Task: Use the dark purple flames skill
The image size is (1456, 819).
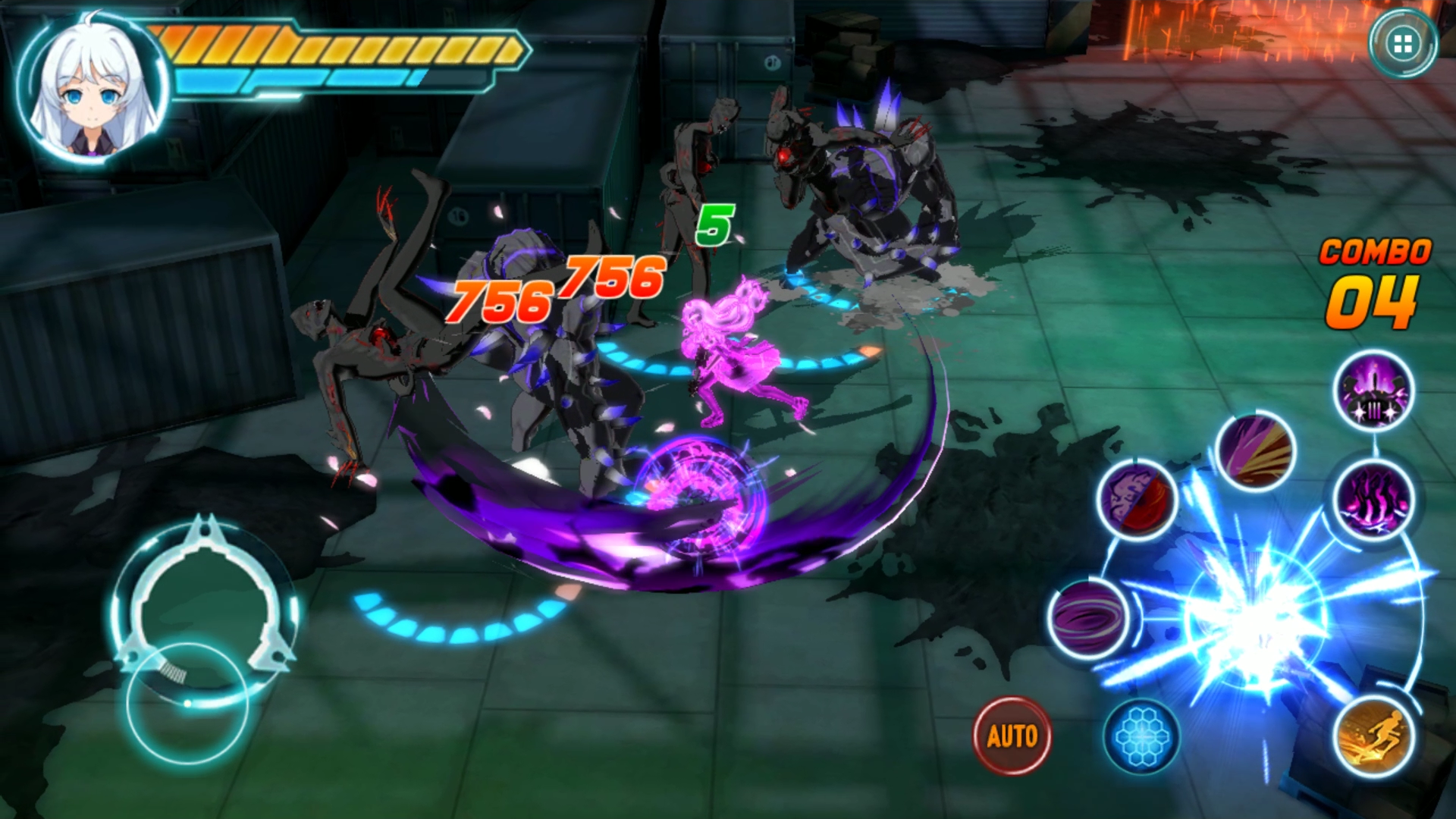Action: pyautogui.click(x=1374, y=499)
